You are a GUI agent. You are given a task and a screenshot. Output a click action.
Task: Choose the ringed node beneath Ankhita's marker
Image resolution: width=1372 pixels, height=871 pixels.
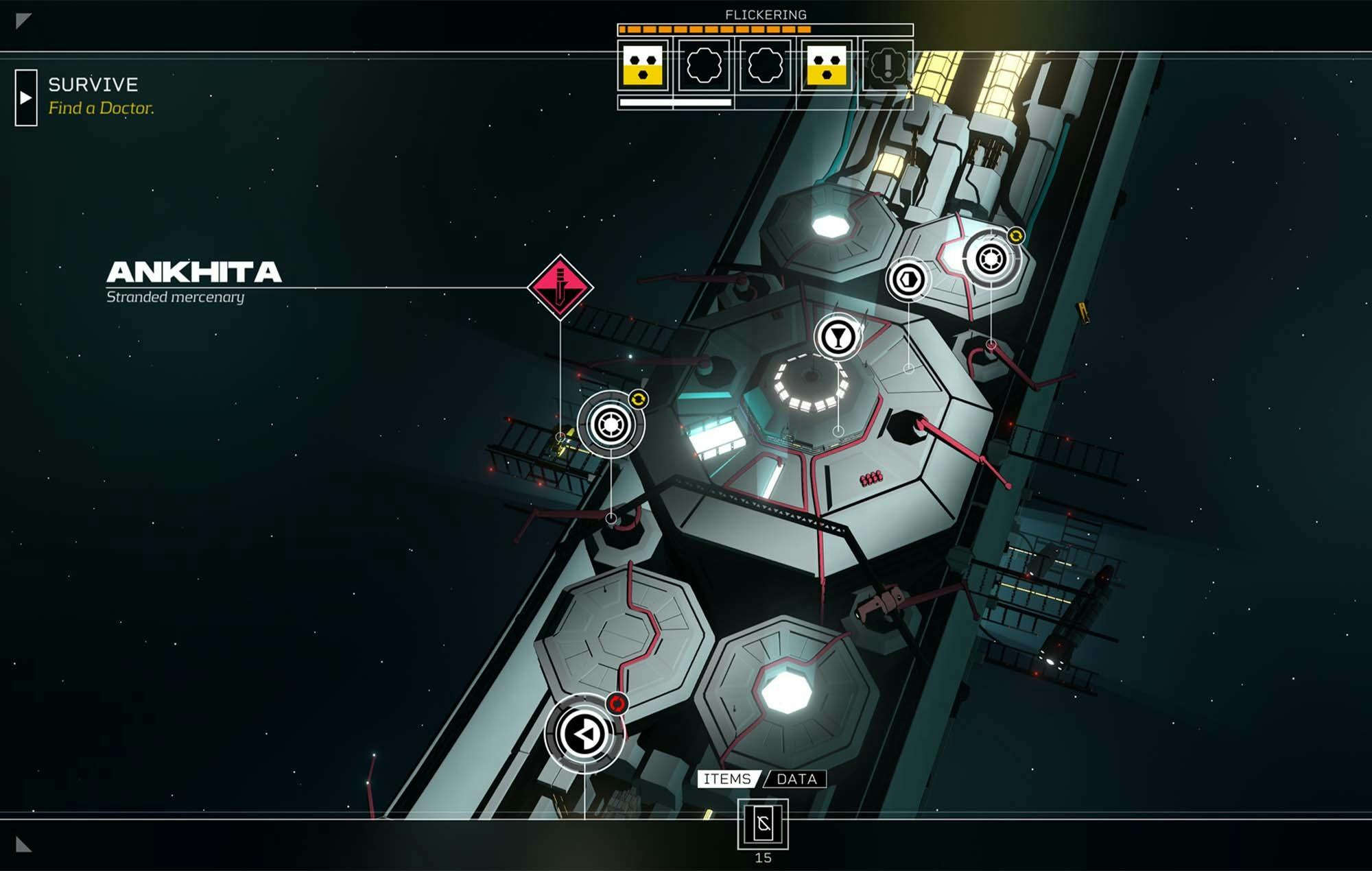[x=610, y=425]
